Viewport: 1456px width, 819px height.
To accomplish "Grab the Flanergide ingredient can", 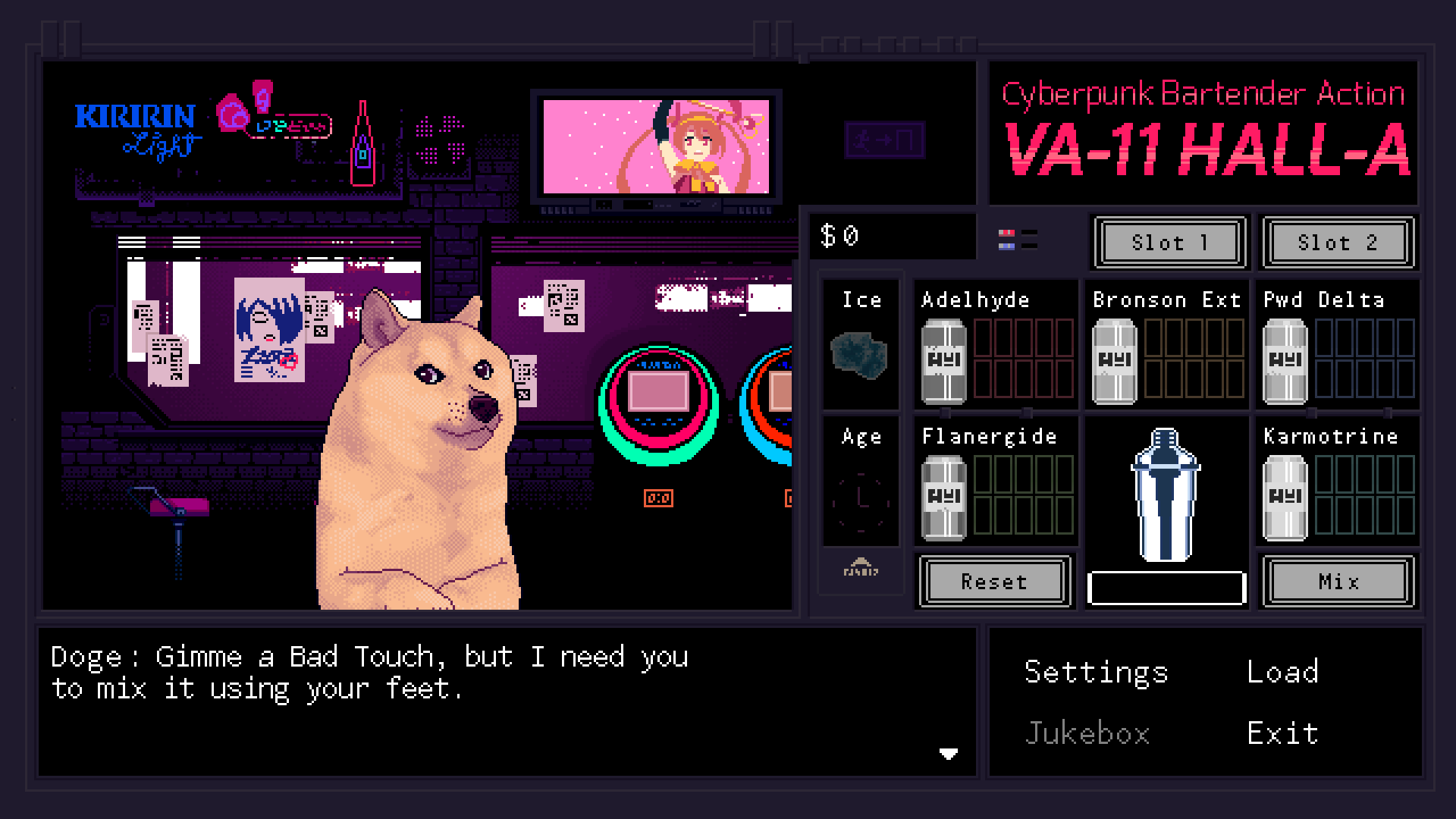I will (943, 497).
